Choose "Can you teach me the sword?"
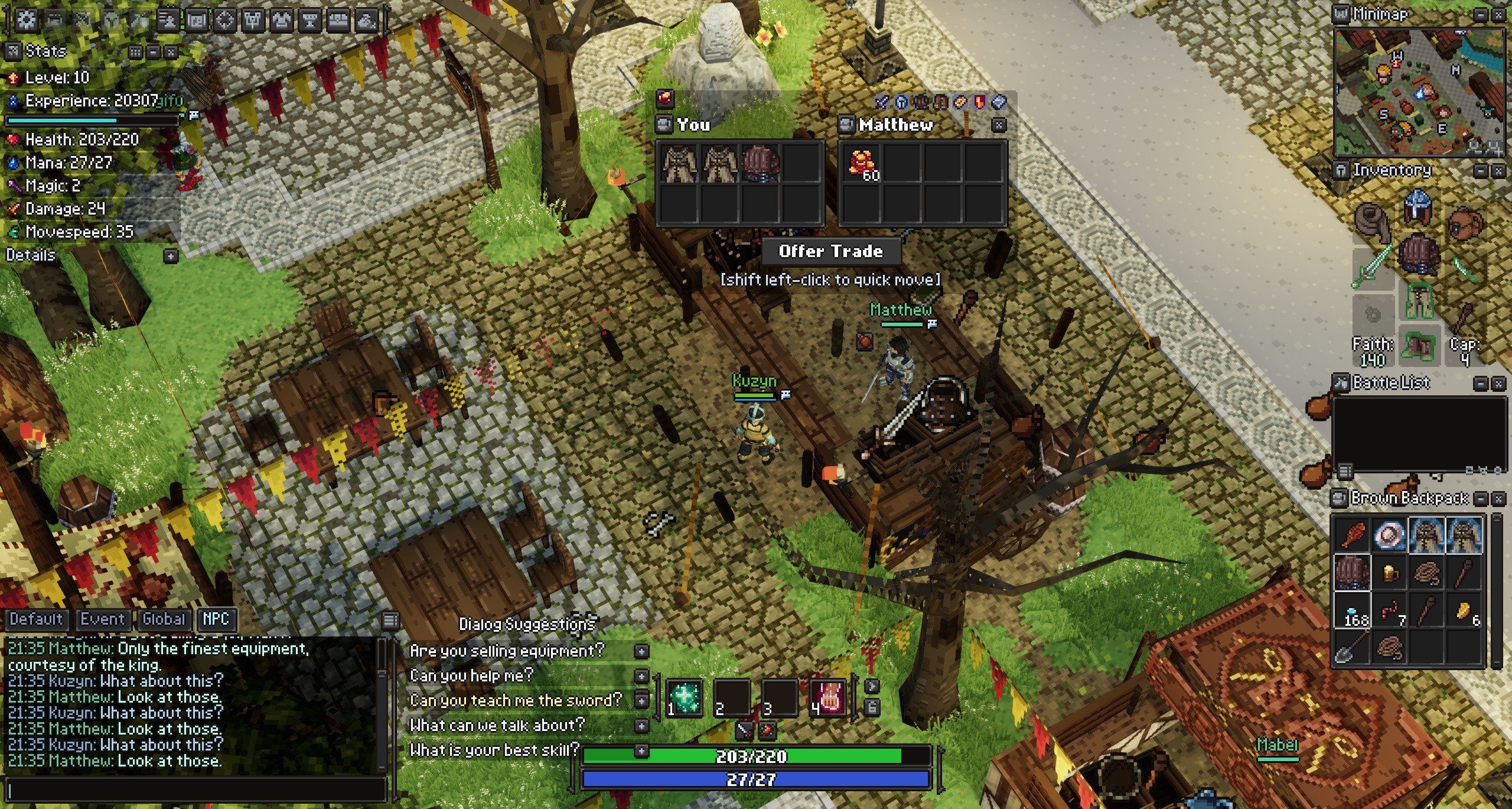The height and width of the screenshot is (809, 1512). click(516, 700)
